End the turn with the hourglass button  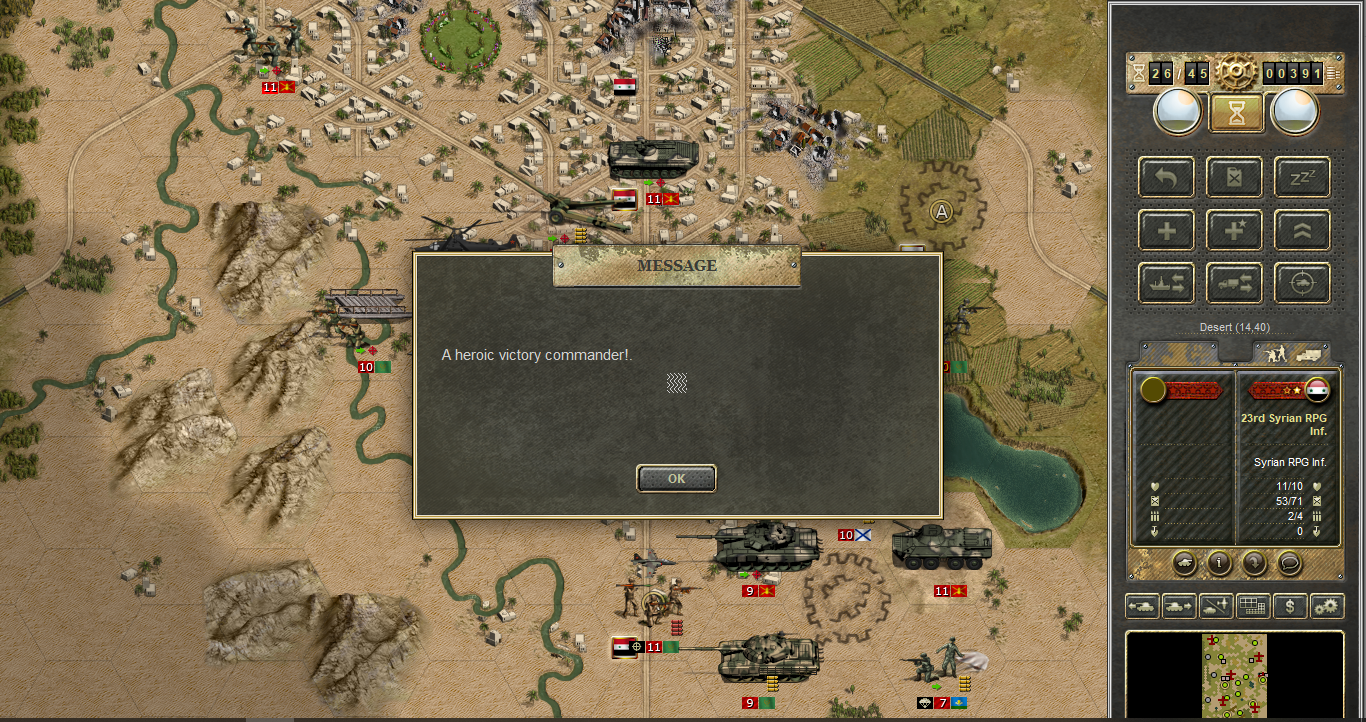click(1236, 113)
